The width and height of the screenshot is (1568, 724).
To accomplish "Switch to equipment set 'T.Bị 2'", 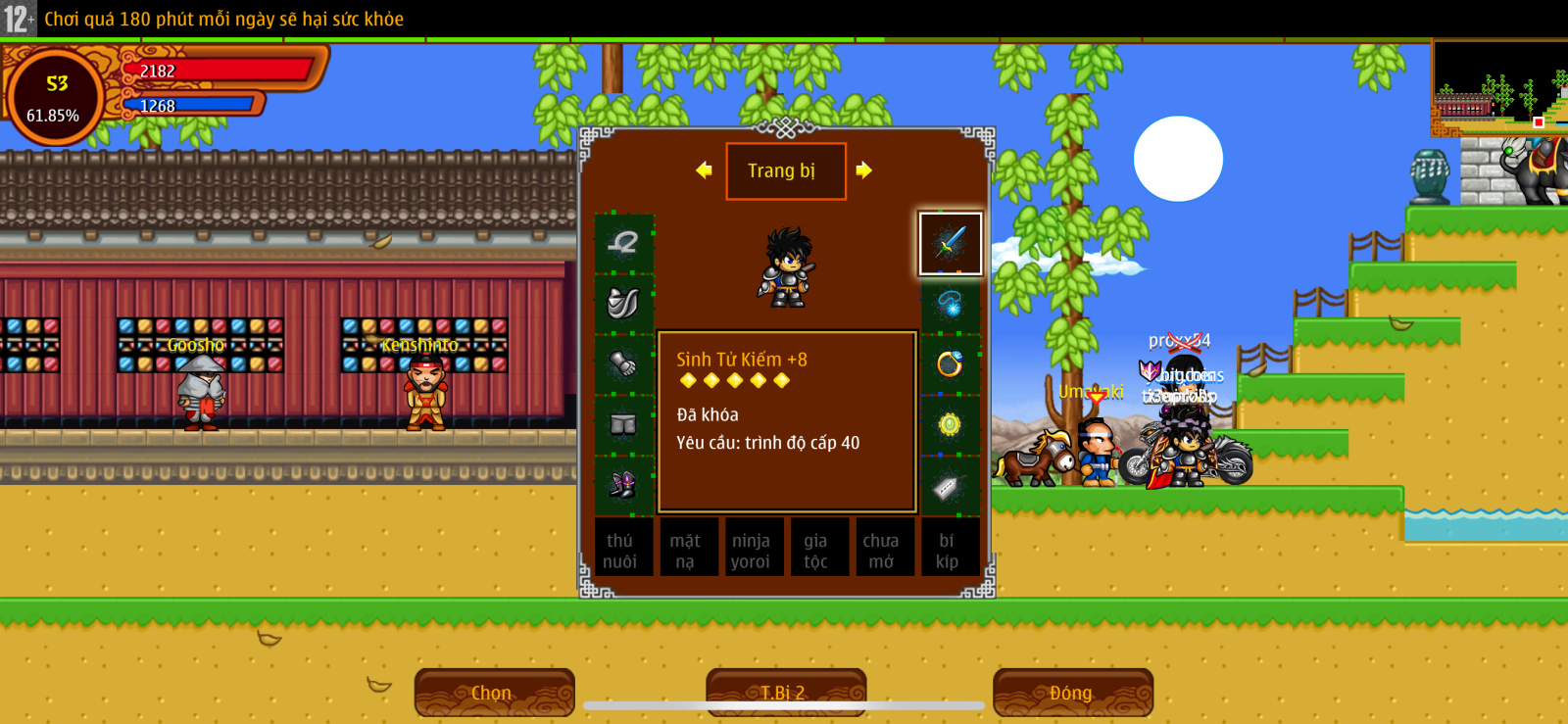I will click(x=785, y=693).
